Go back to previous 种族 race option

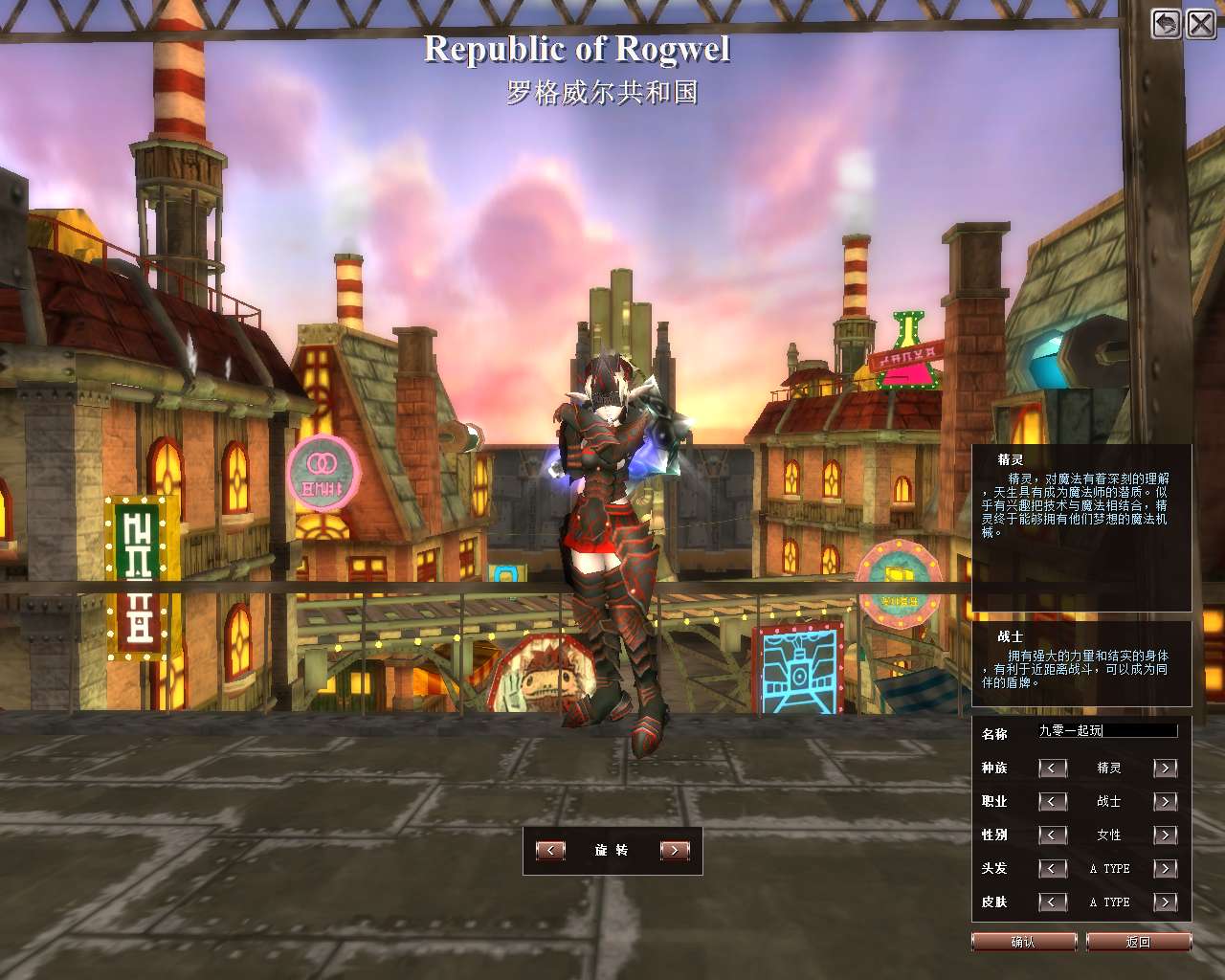1053,768
